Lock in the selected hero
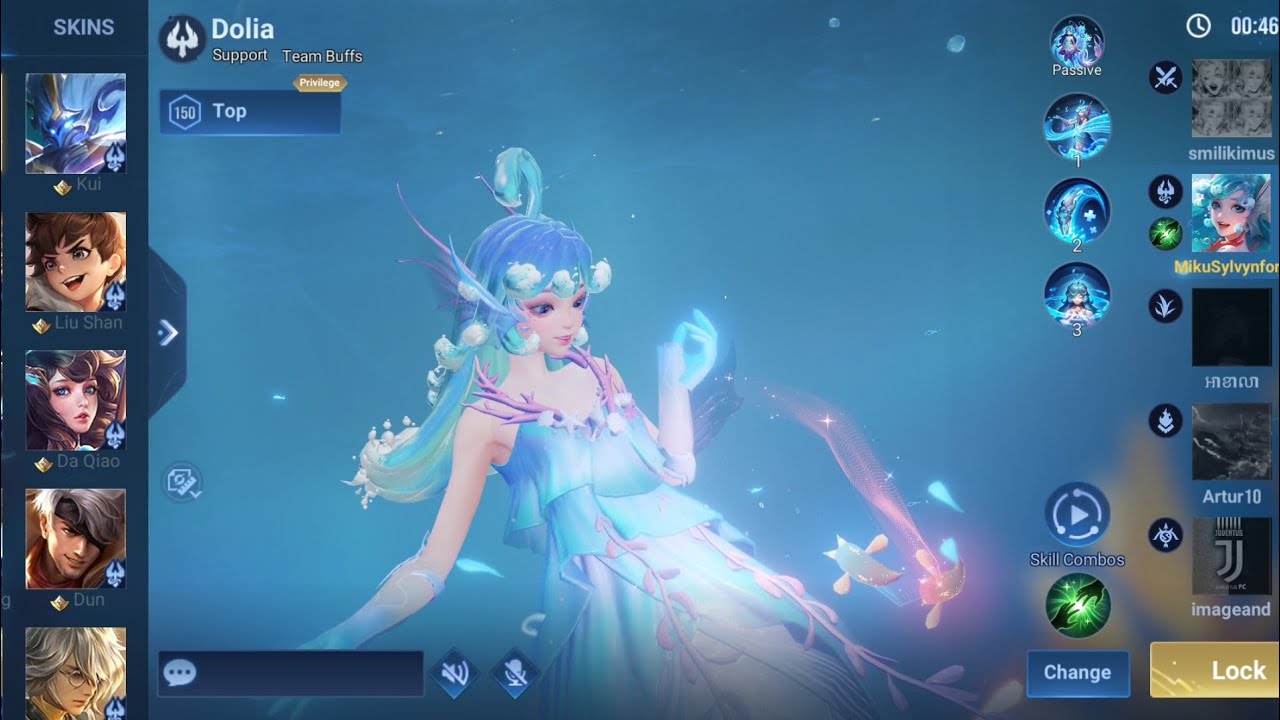This screenshot has height=720, width=1280. click(x=1215, y=670)
